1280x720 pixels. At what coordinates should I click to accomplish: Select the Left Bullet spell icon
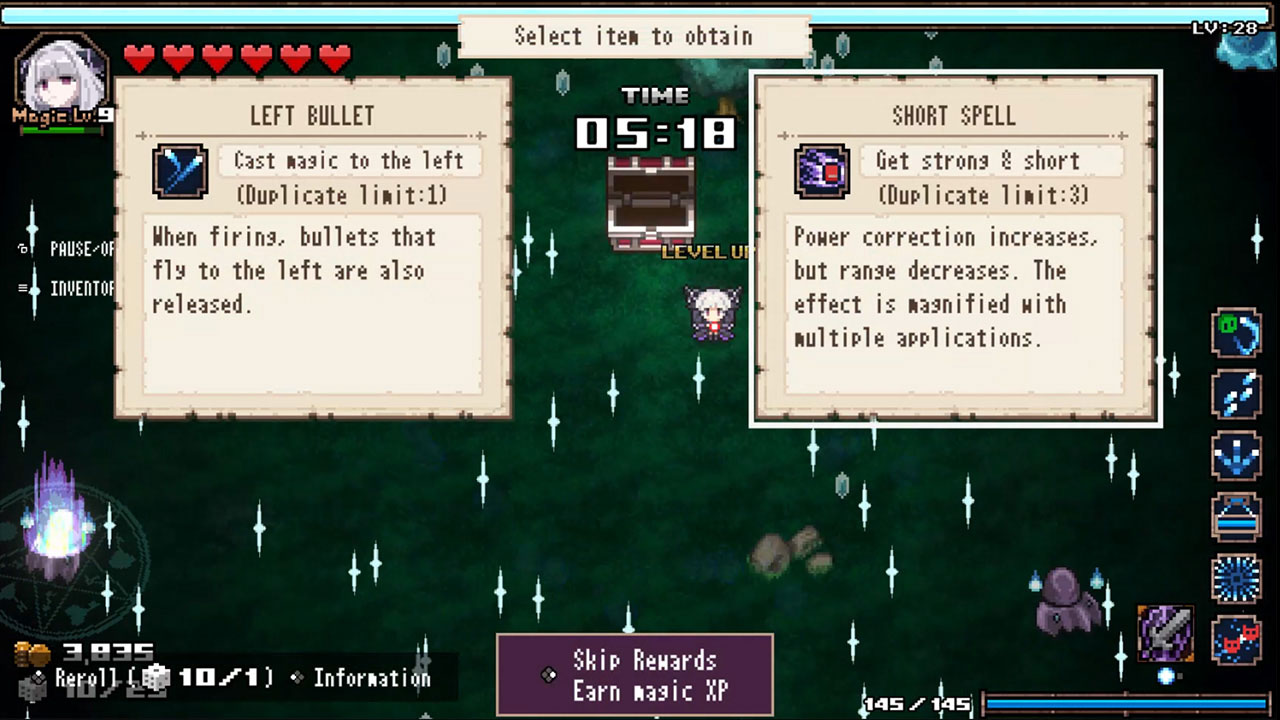[x=180, y=172]
